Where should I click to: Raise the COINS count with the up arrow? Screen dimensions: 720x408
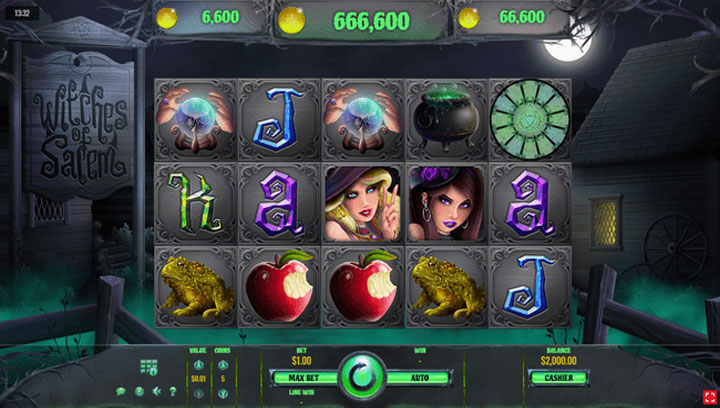click(223, 364)
